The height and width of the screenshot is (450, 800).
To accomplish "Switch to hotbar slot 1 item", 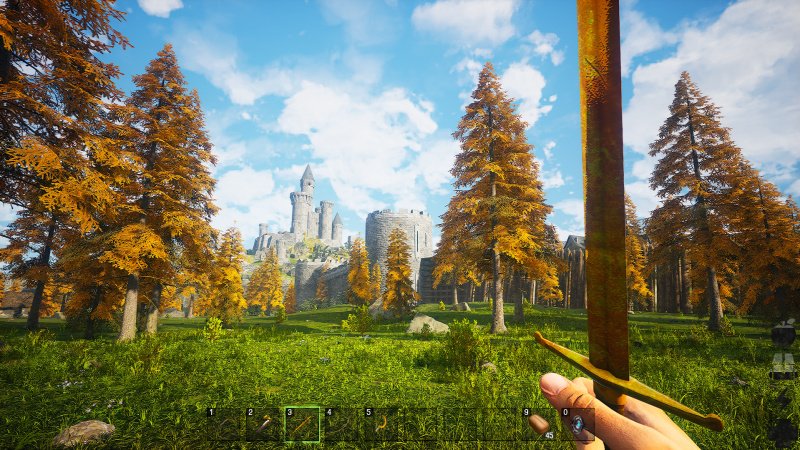I will click(x=225, y=425).
